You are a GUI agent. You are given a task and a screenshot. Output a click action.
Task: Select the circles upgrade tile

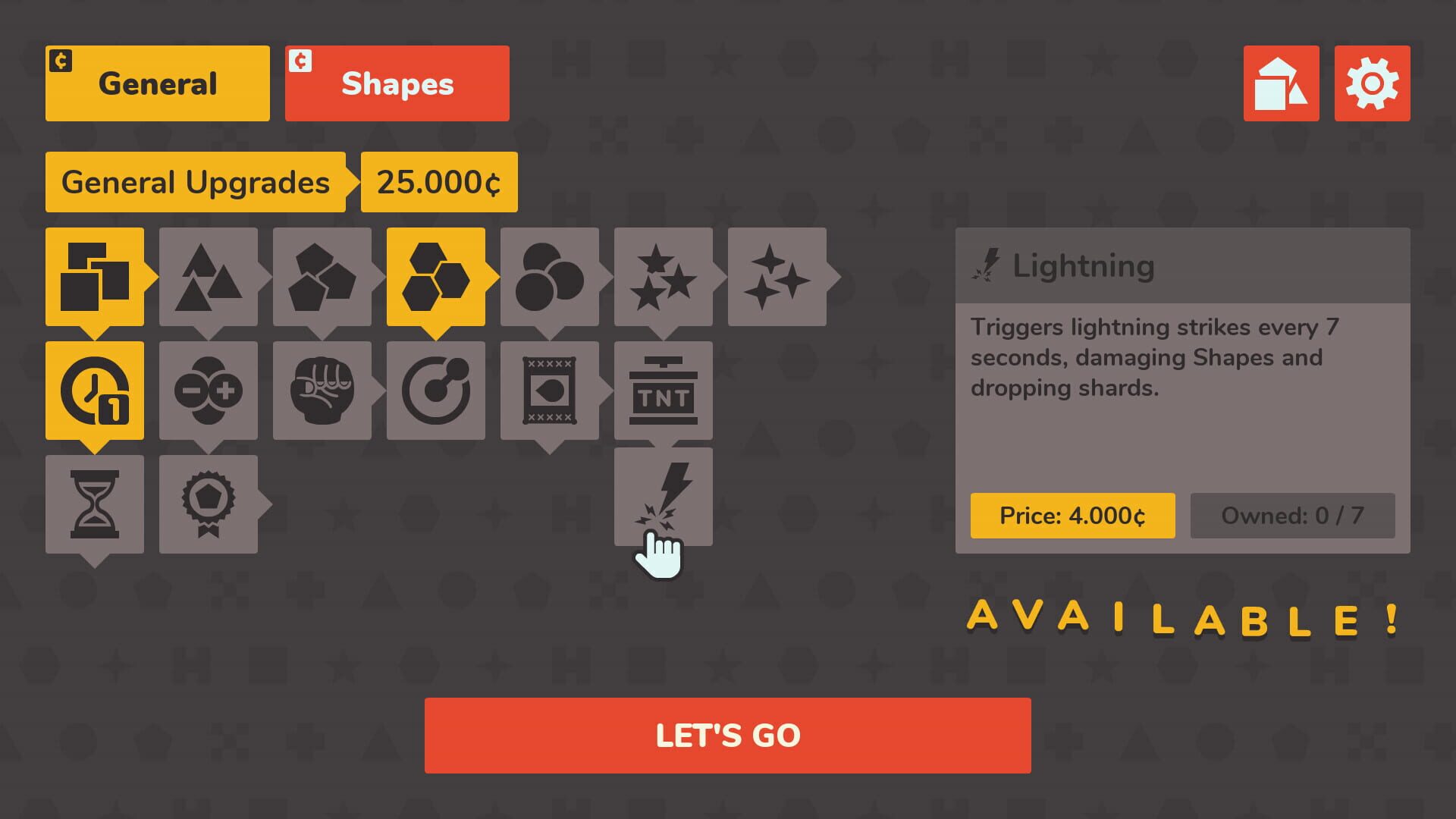click(550, 277)
